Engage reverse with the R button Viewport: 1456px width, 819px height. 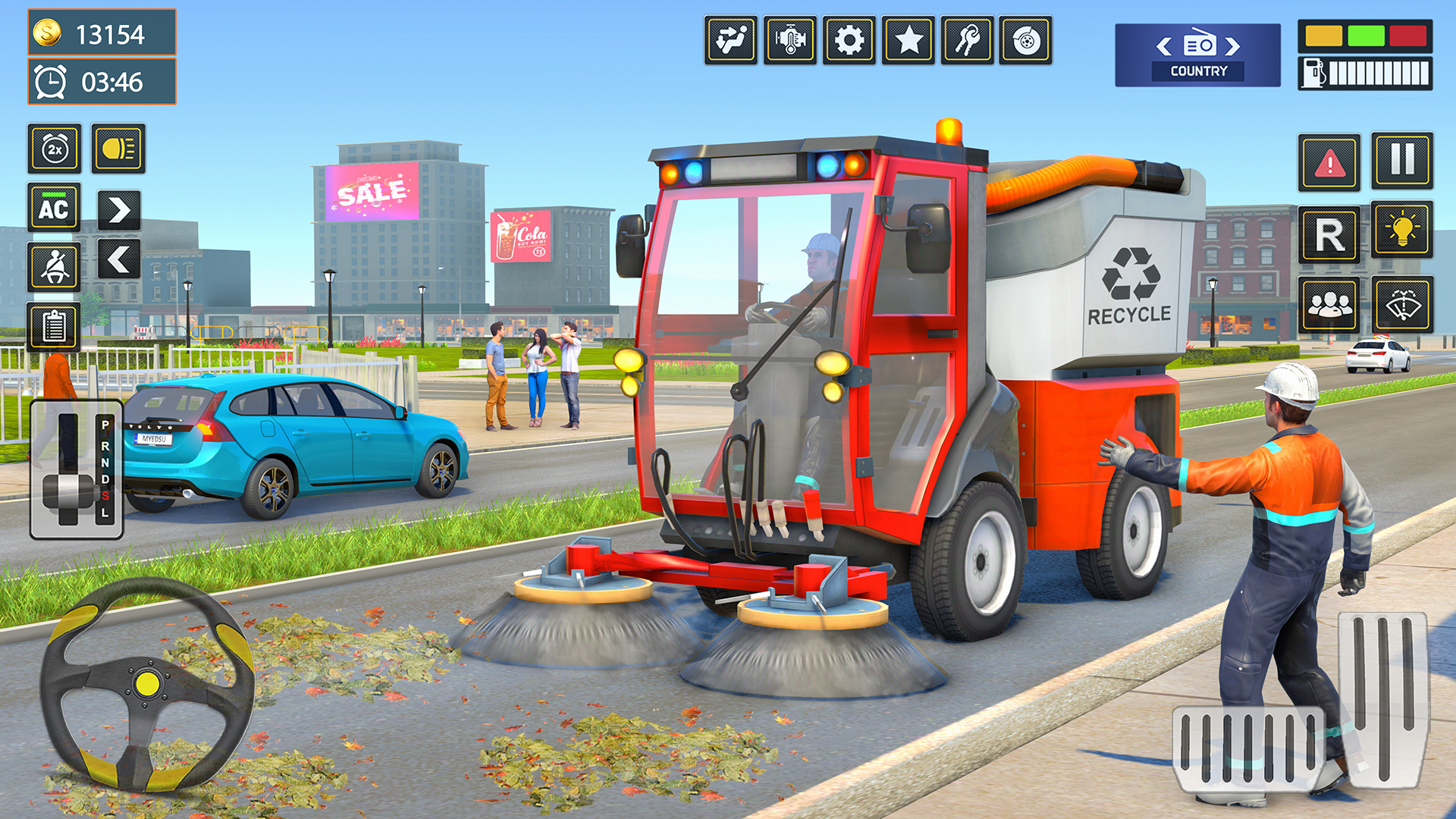1329,232
